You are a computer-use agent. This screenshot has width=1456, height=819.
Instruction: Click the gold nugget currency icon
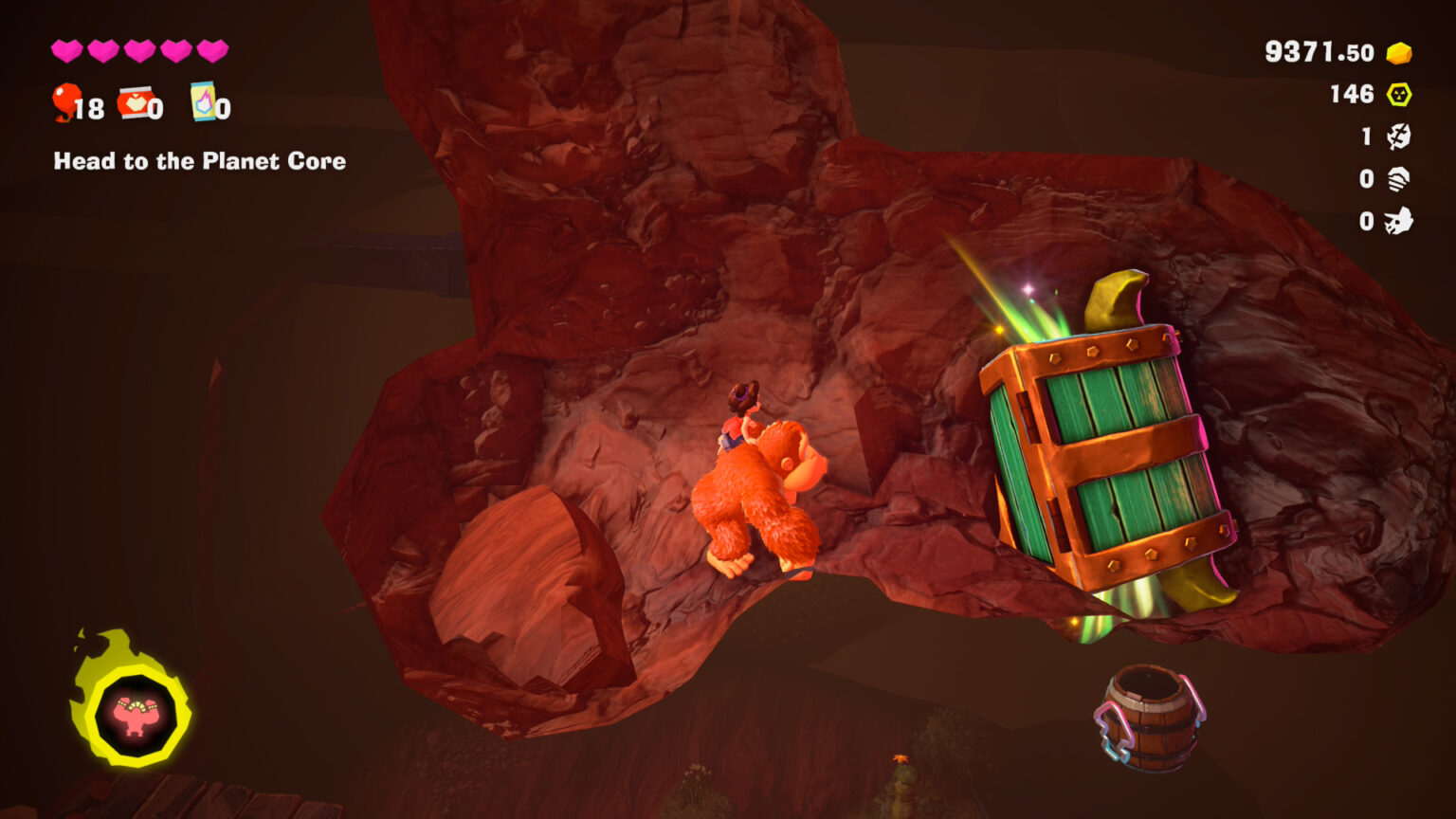tap(1400, 52)
